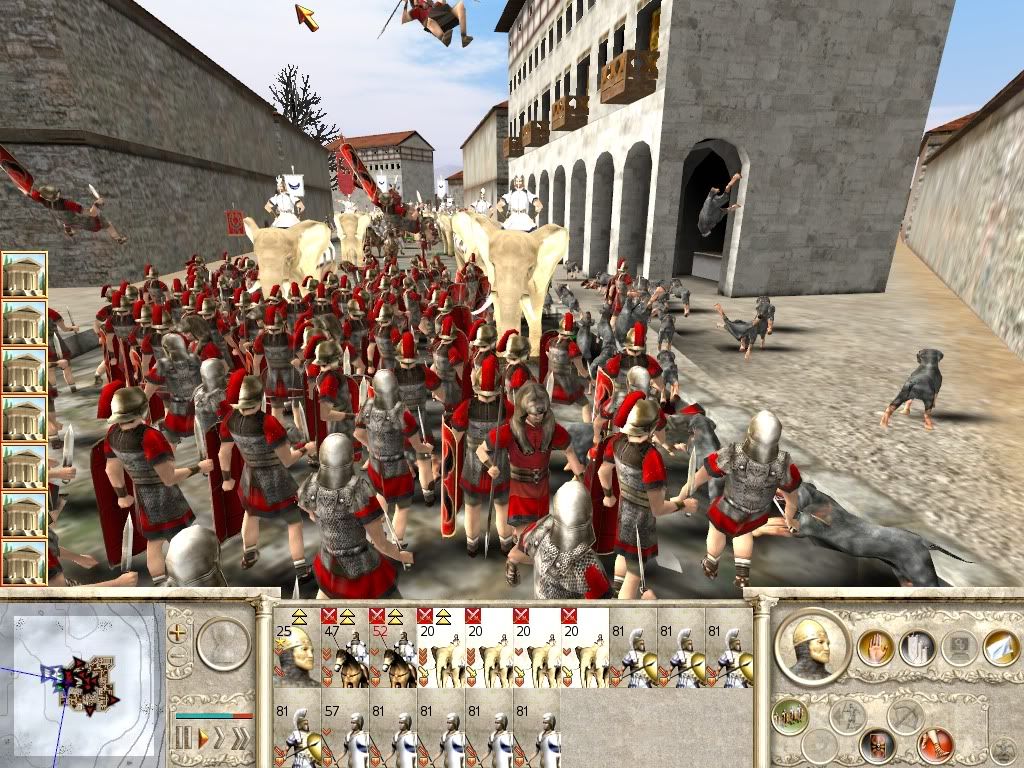Zoom out the minimap with the minus button
The width and height of the screenshot is (1024, 768).
click(179, 657)
